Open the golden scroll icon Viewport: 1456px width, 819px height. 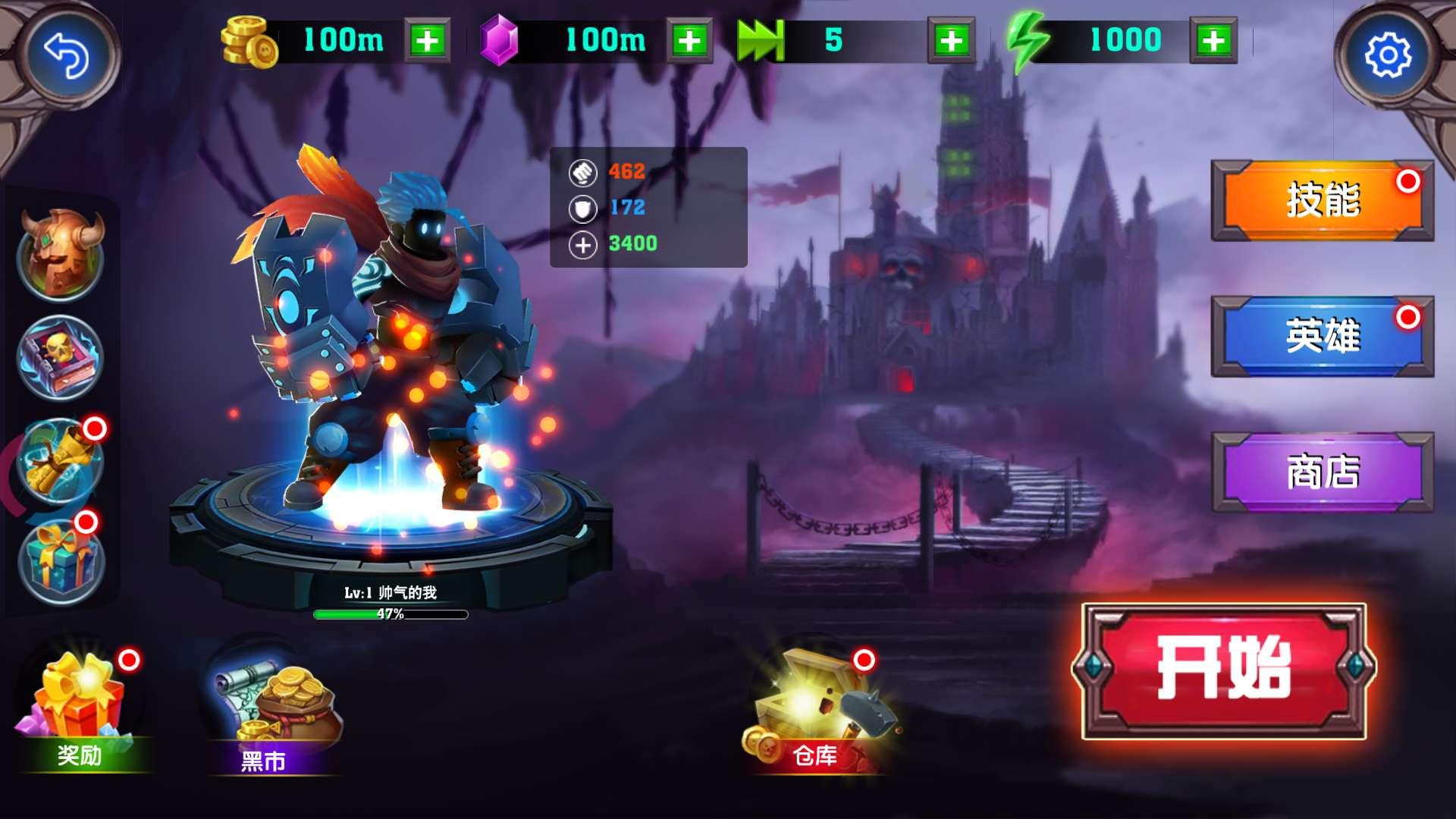(x=61, y=460)
